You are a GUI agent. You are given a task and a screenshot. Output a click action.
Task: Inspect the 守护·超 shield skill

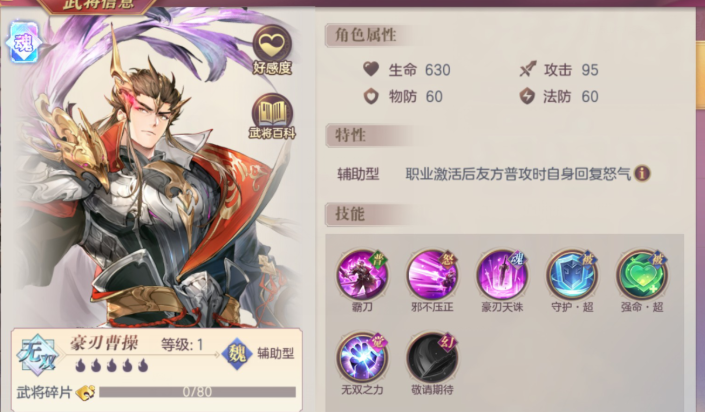tap(572, 273)
